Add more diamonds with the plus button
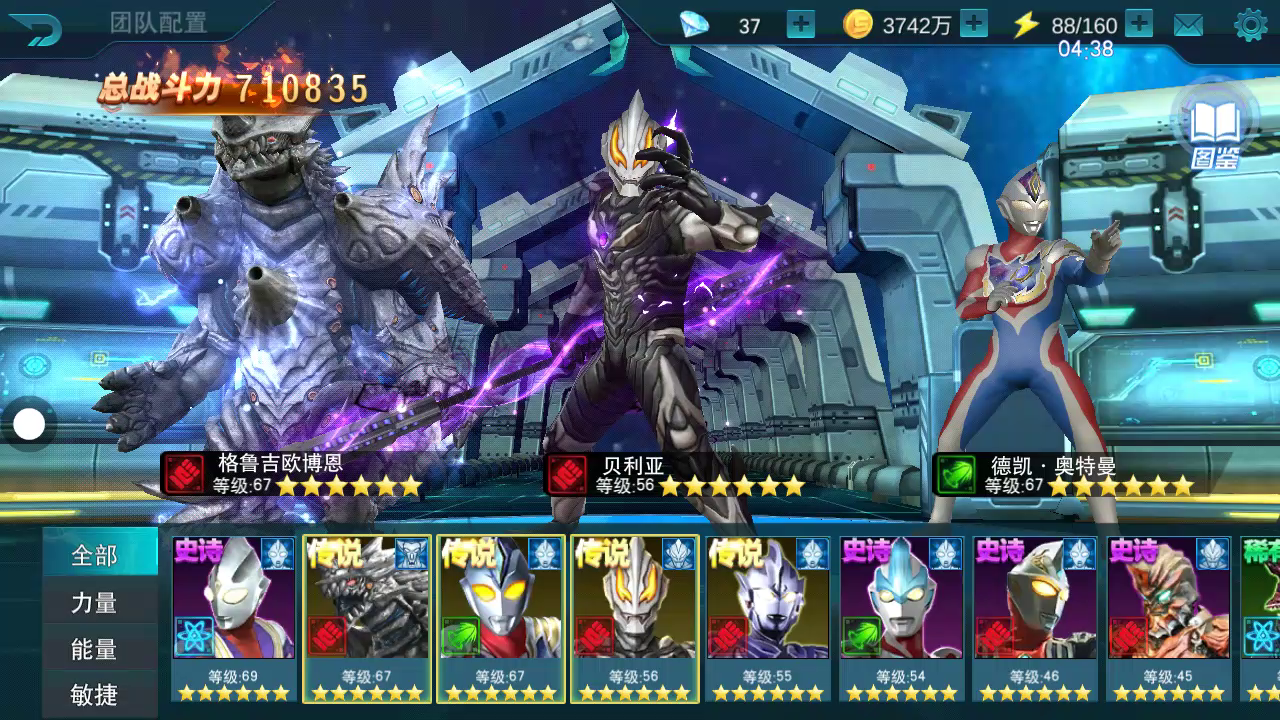The height and width of the screenshot is (720, 1280). pyautogui.click(x=800, y=25)
